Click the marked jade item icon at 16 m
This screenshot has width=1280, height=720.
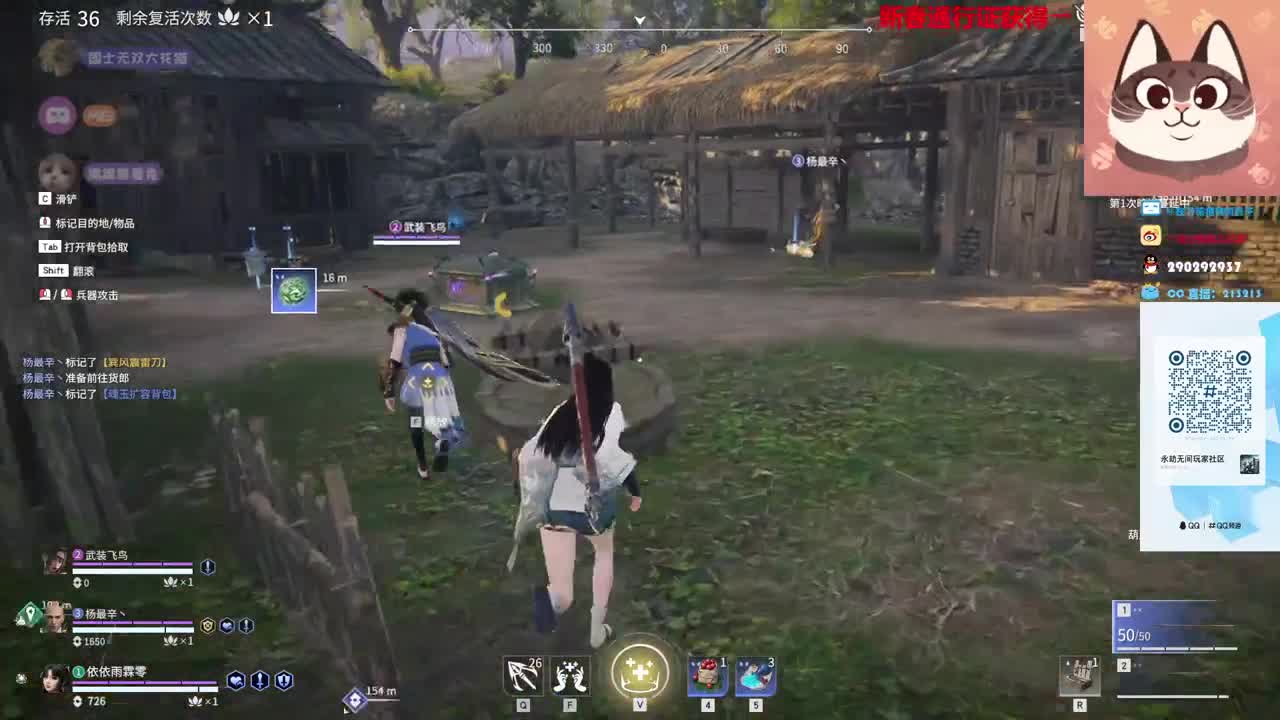(x=293, y=289)
